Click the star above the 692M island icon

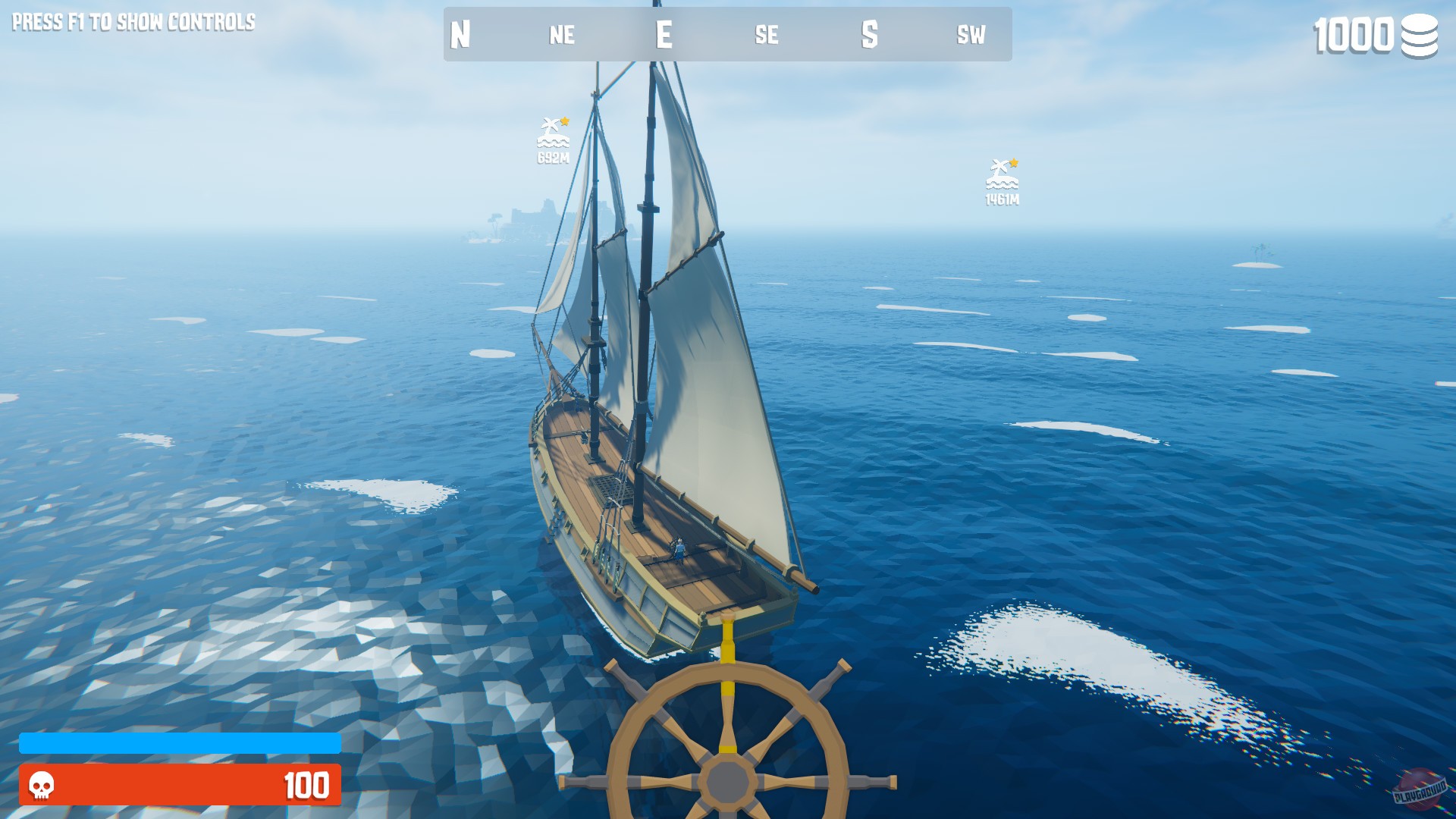564,119
